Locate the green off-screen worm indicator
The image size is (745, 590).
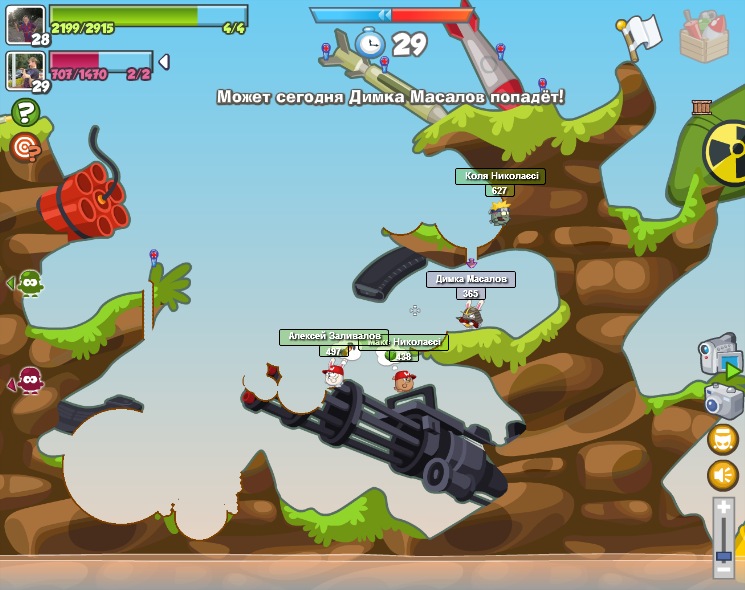28,284
